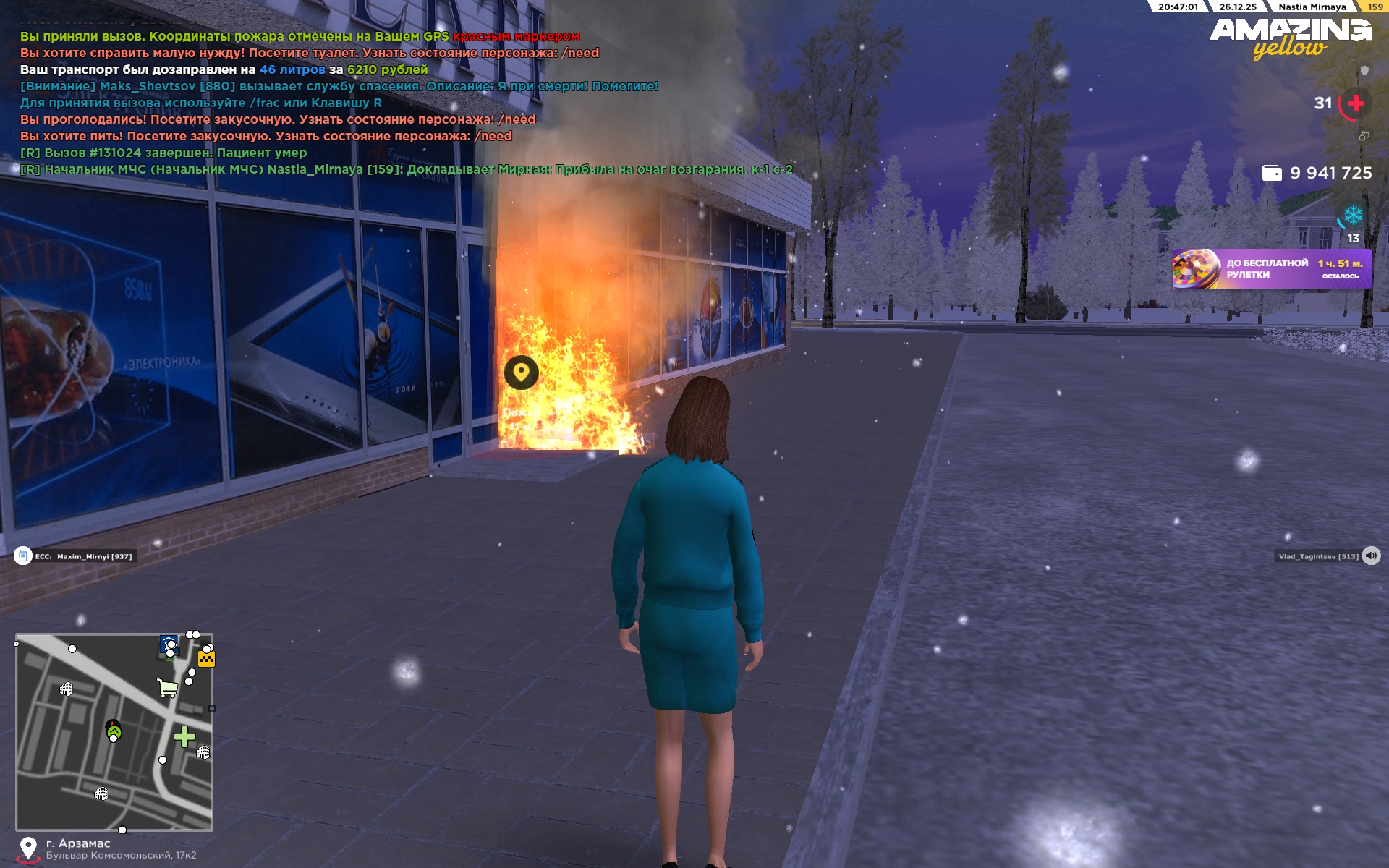The image size is (1389, 868).
Task: Click the minimap's taxi marker
Action: pos(206,658)
